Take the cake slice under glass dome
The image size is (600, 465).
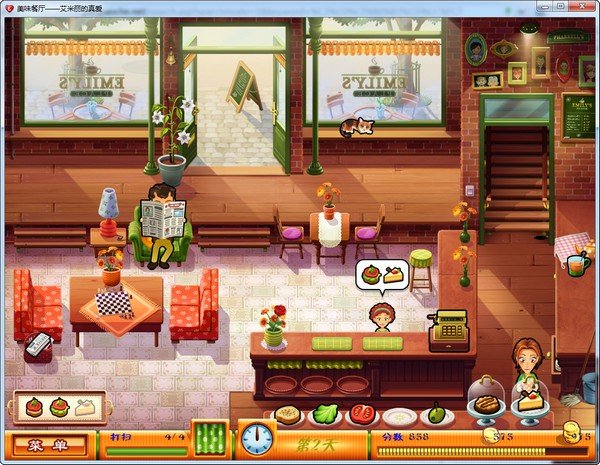click(x=528, y=402)
